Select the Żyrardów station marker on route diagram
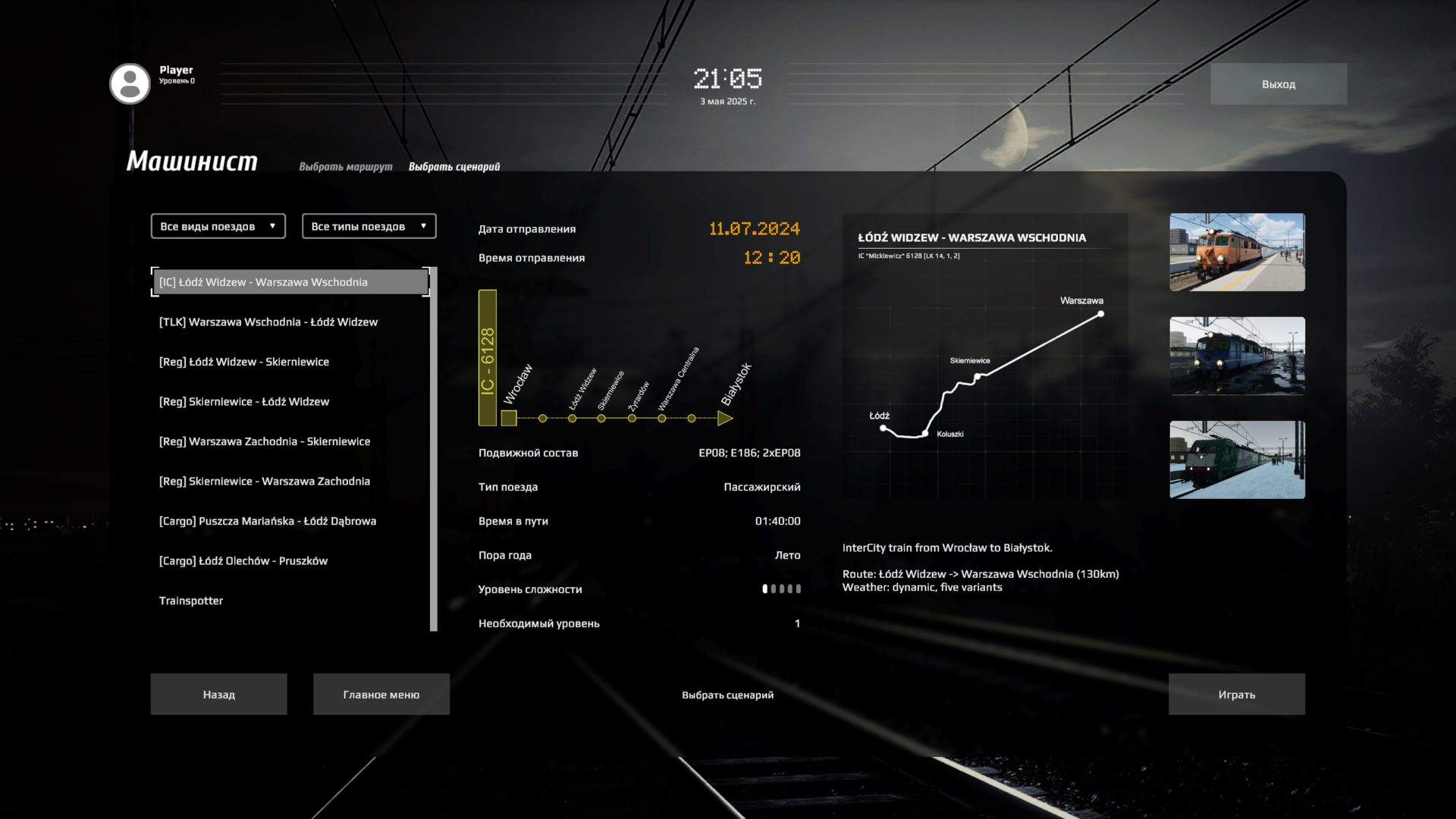The width and height of the screenshot is (1456, 819). pyautogui.click(x=633, y=417)
